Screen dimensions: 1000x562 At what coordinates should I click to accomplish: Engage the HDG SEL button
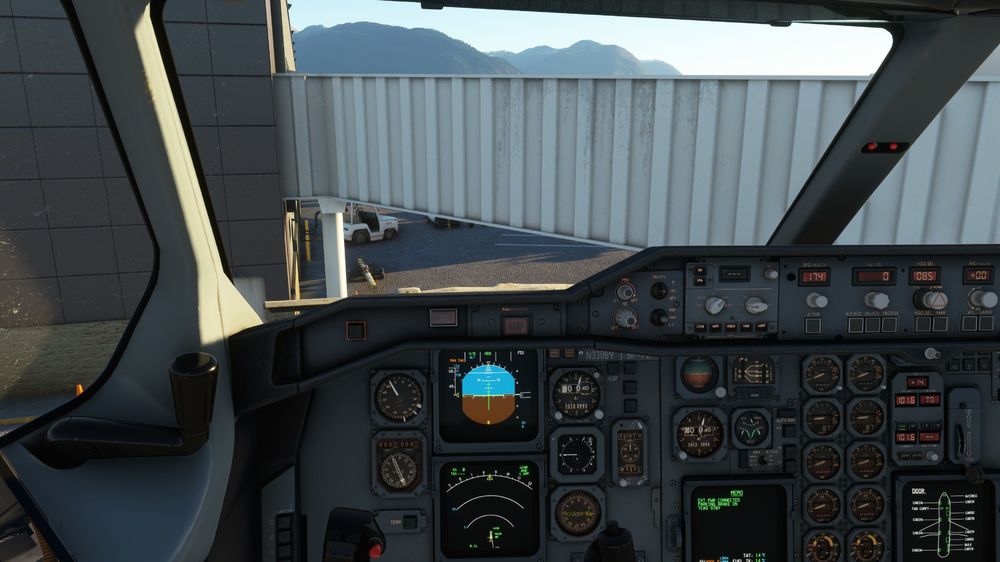point(922,324)
